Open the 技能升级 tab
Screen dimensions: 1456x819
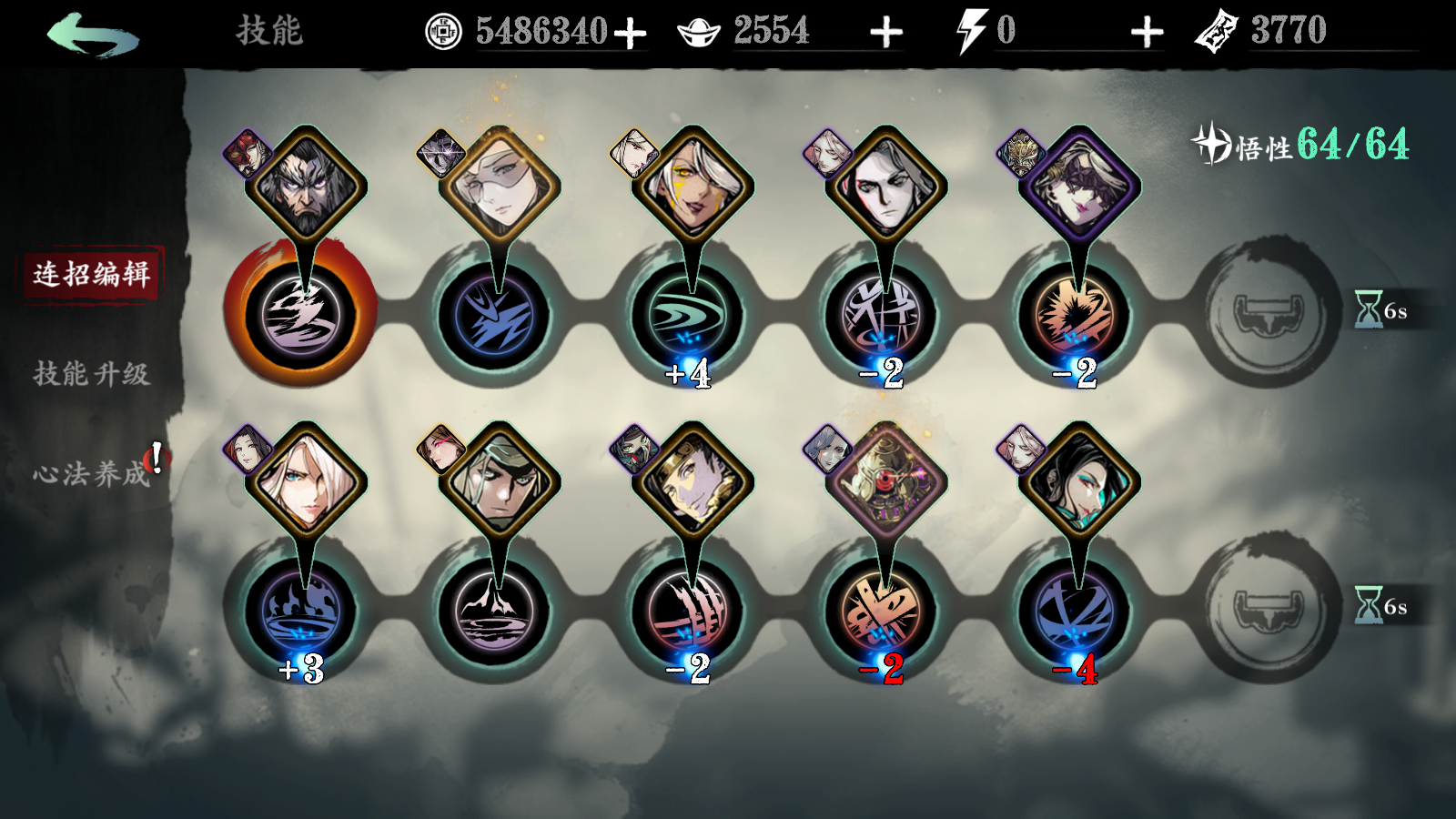(91, 373)
